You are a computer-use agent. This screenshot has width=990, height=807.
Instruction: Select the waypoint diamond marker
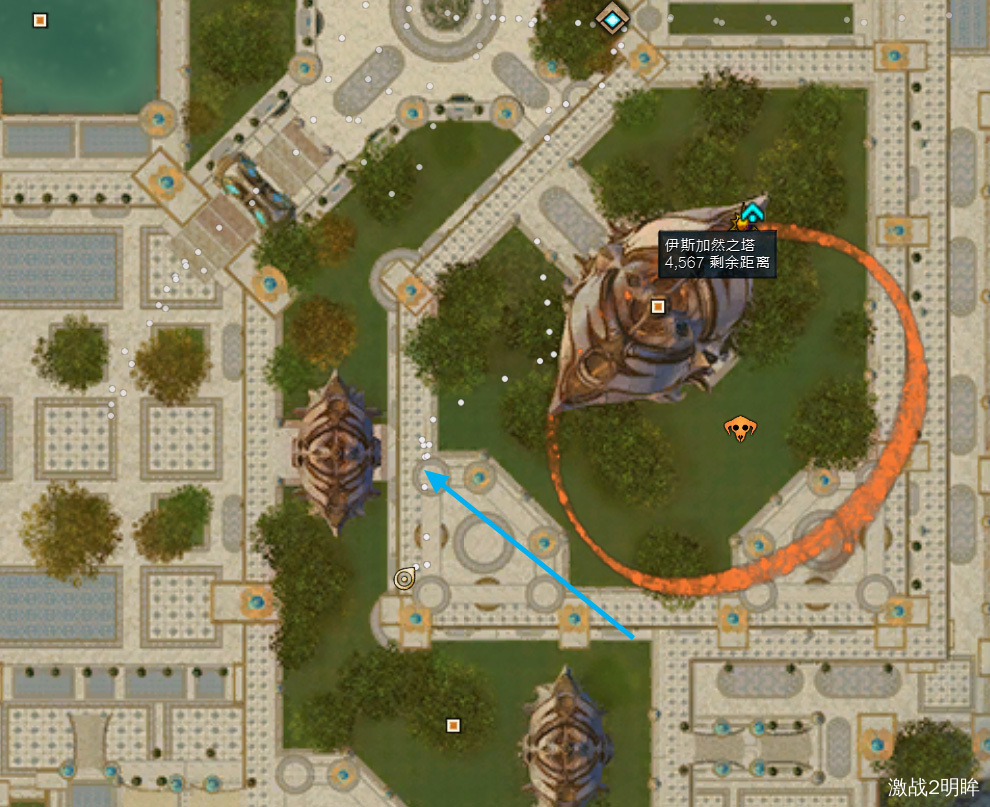(611, 19)
